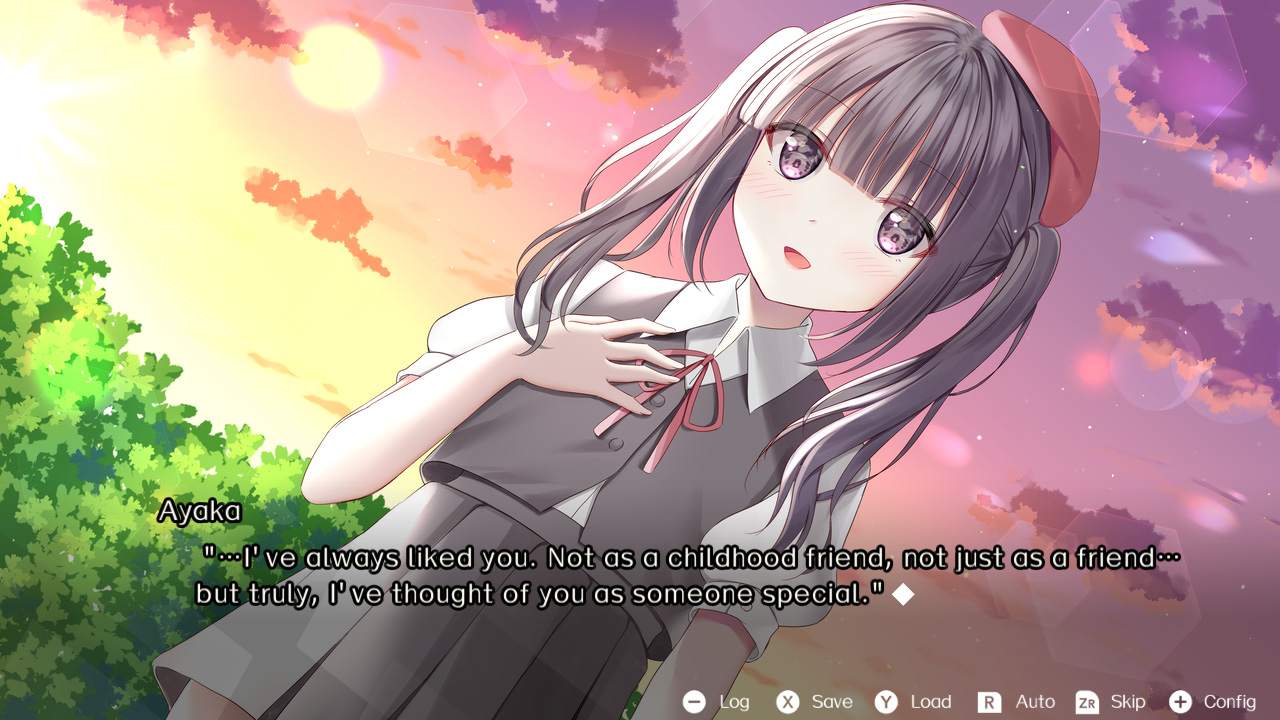Turn on Skip mode
Screen dimensions: 1280x720
point(1128,702)
